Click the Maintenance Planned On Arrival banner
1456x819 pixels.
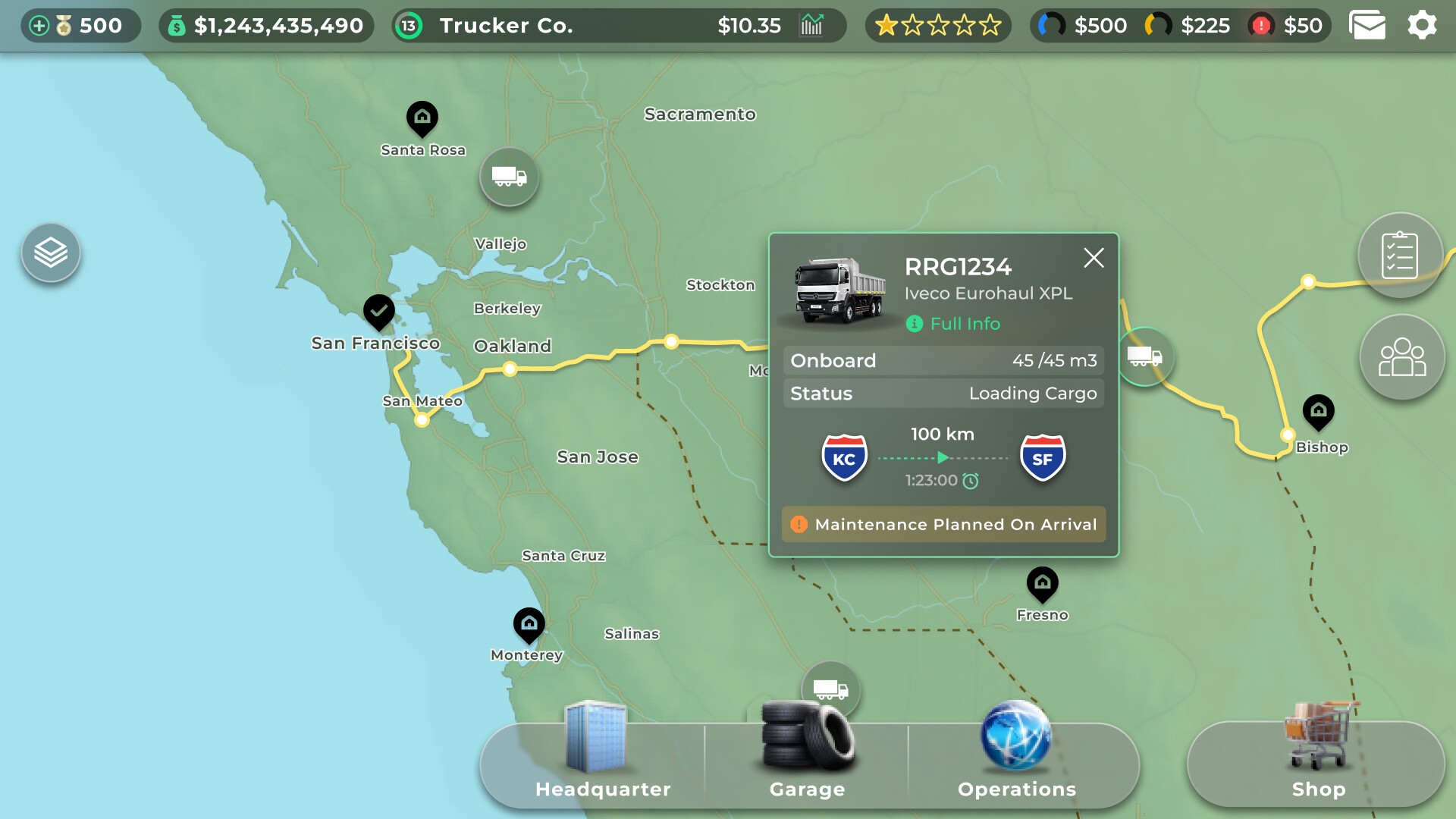[943, 524]
